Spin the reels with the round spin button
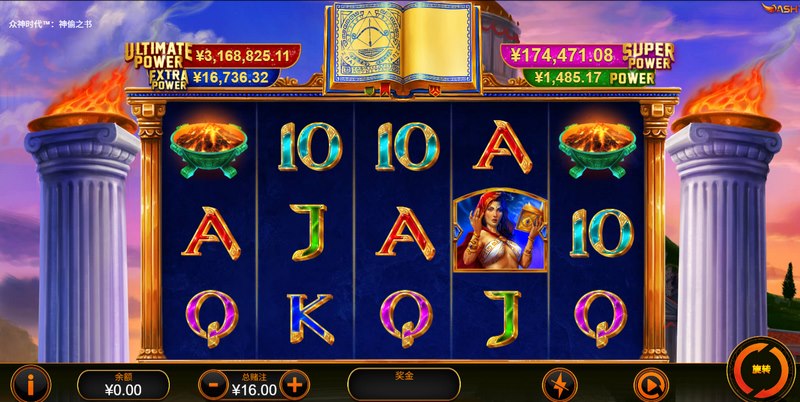800x402 pixels. (x=760, y=370)
